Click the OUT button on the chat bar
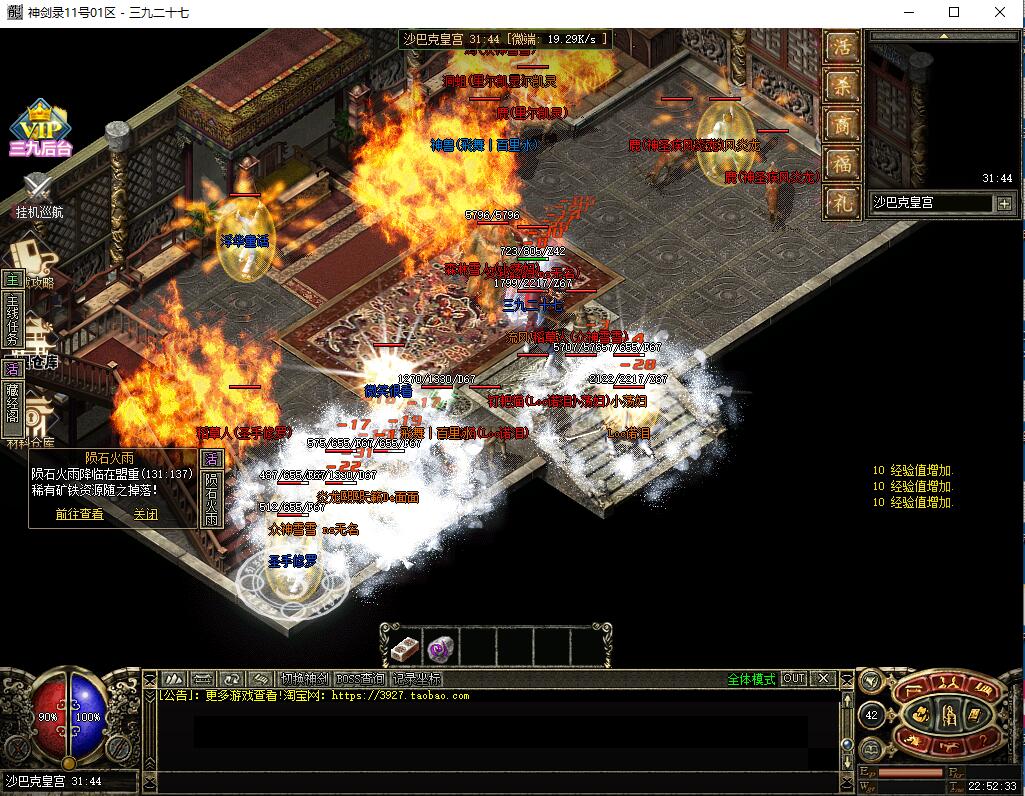 click(x=793, y=678)
